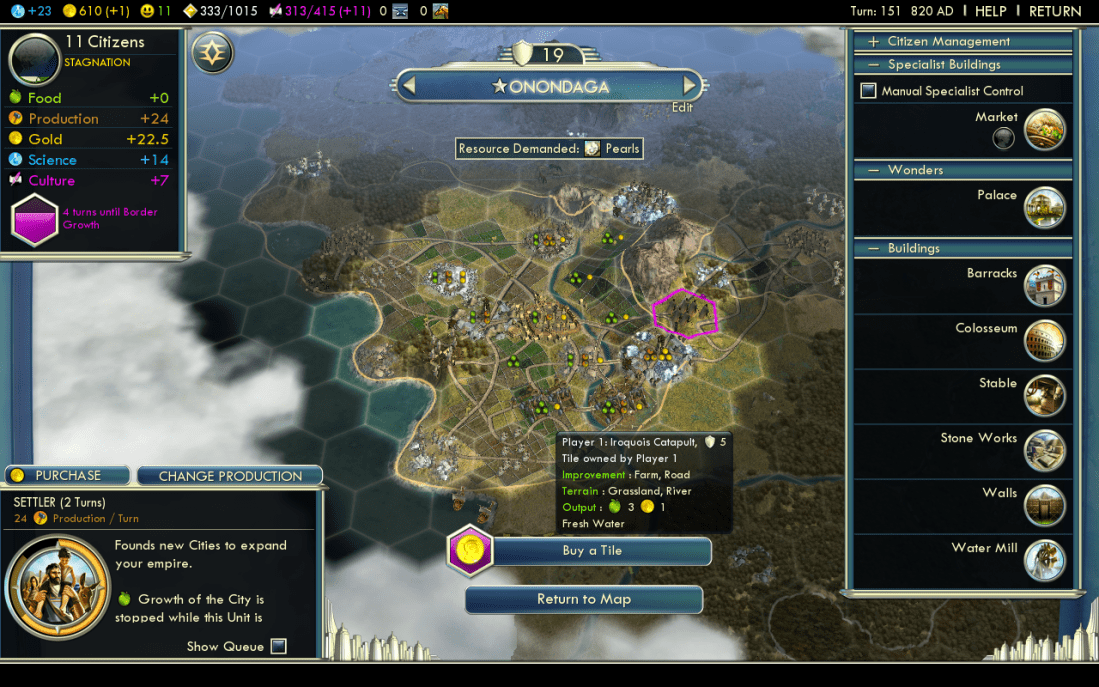
Task: Edit the city name Onondaga
Action: 681,107
